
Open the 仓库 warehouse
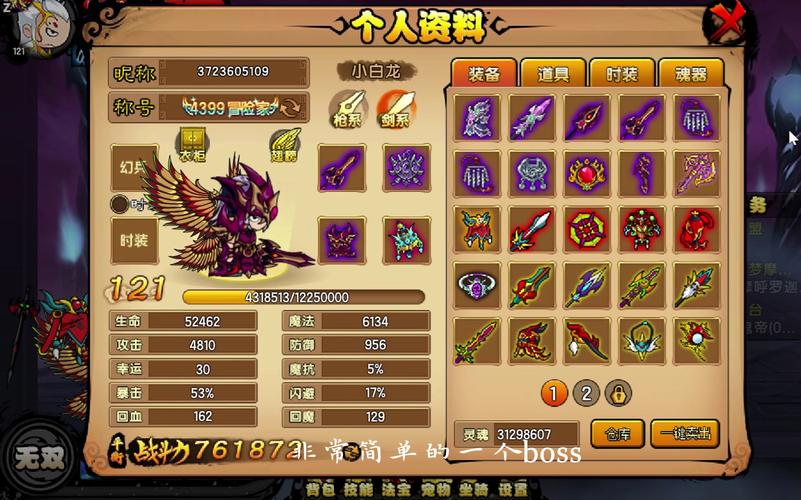617,433
